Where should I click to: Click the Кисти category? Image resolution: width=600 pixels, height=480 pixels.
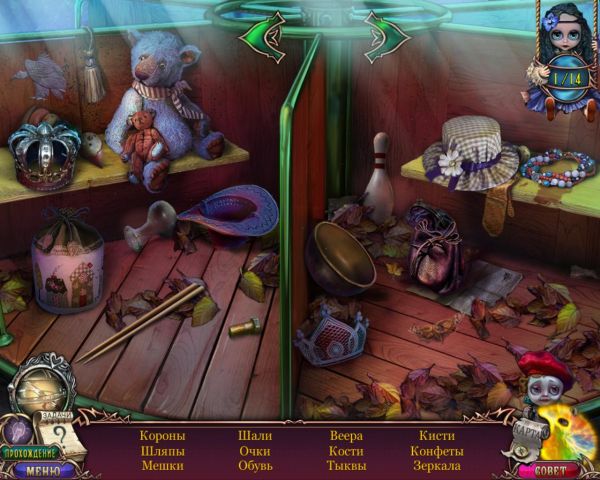coord(437,436)
